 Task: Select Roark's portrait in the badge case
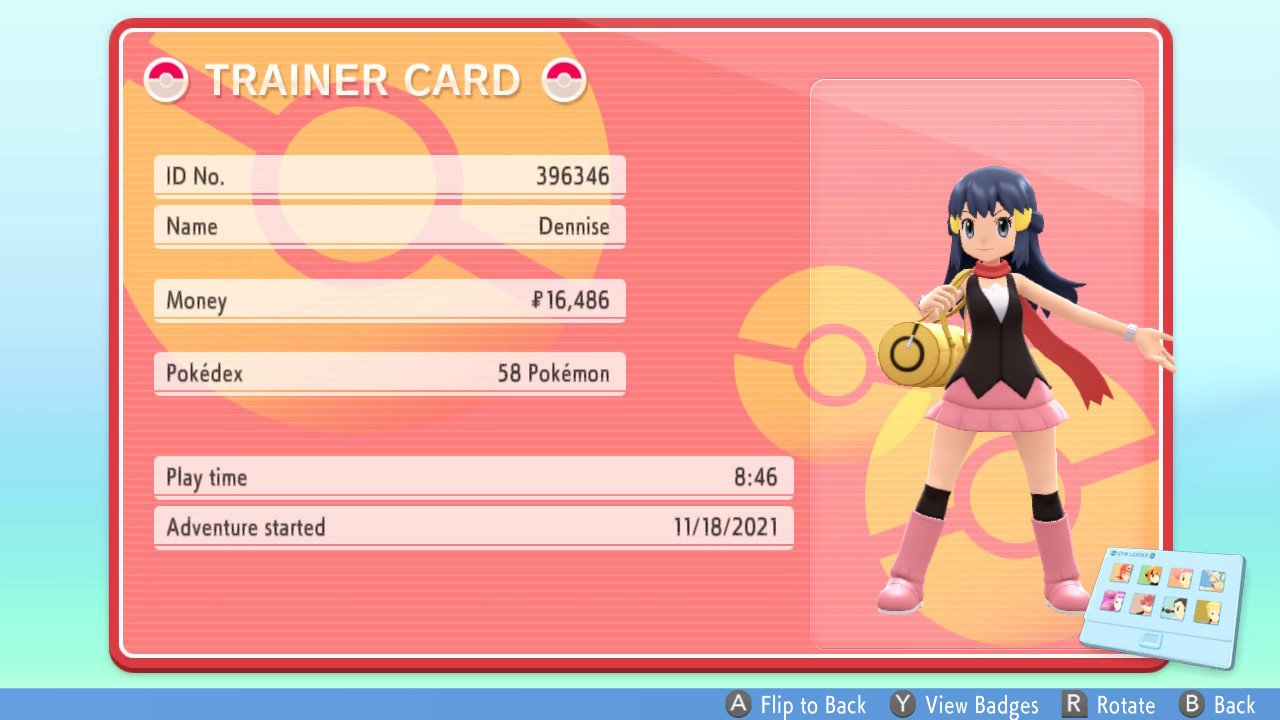[1121, 574]
